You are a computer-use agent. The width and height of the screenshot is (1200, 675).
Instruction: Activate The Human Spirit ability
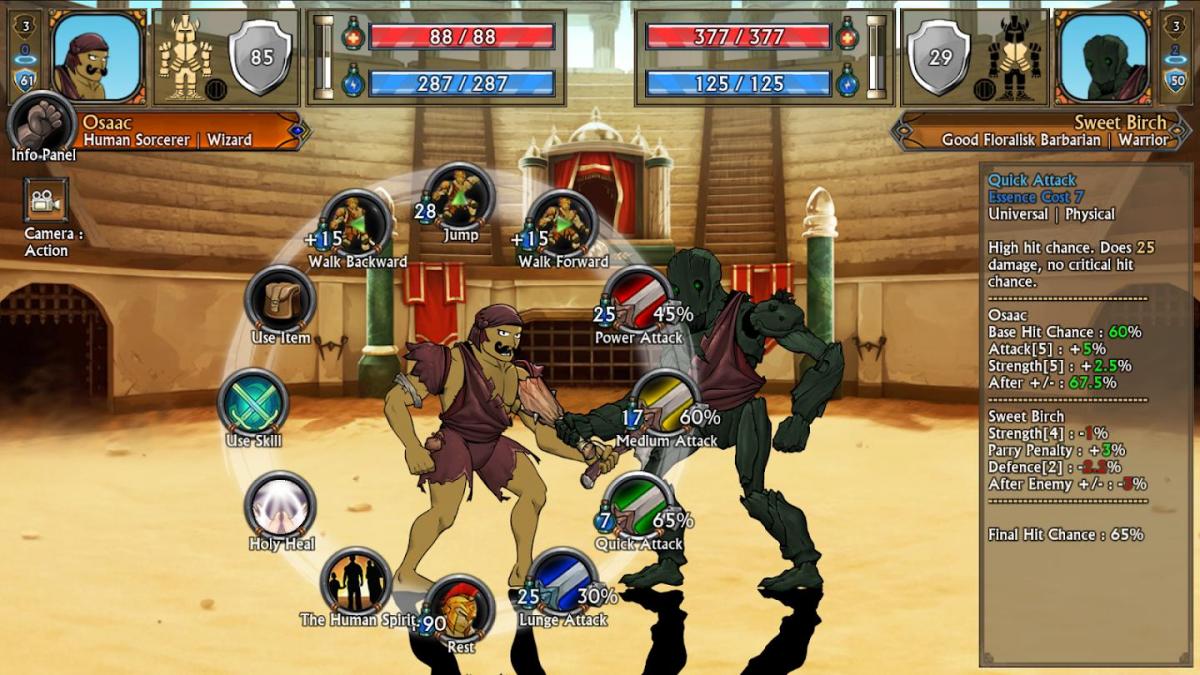[357, 582]
